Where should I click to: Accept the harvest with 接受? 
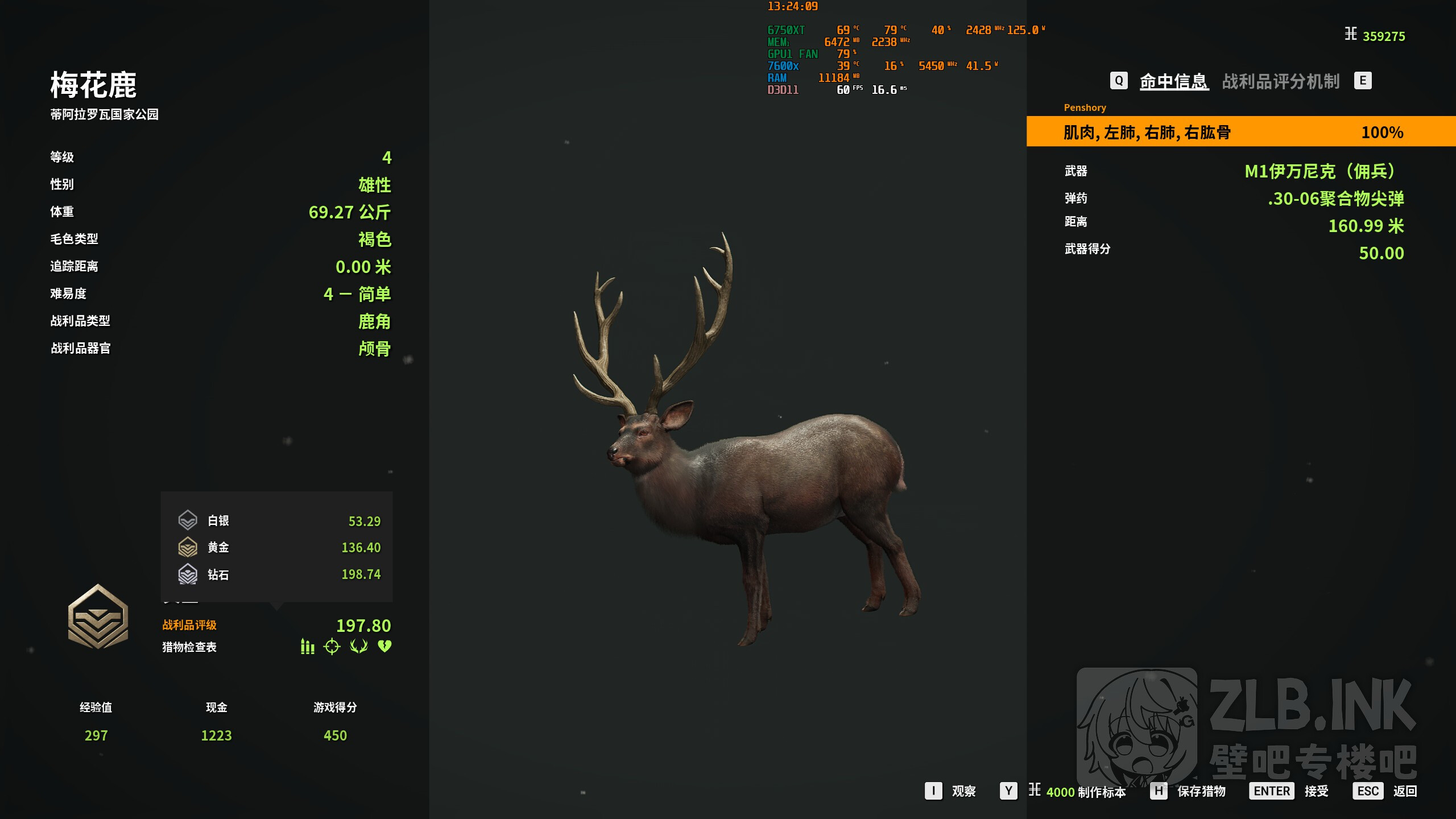coord(1316,791)
